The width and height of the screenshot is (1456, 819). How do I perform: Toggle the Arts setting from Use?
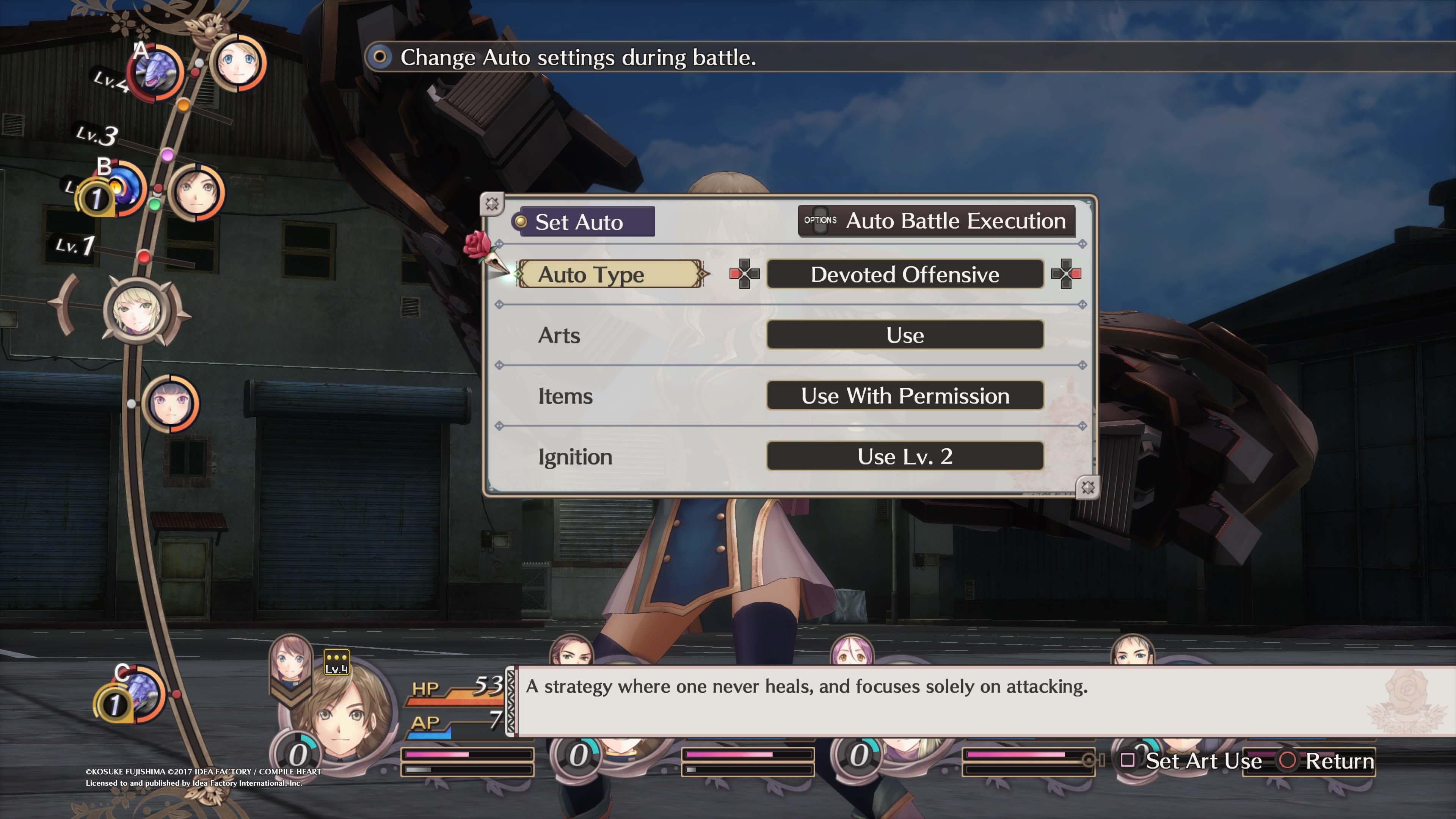904,334
